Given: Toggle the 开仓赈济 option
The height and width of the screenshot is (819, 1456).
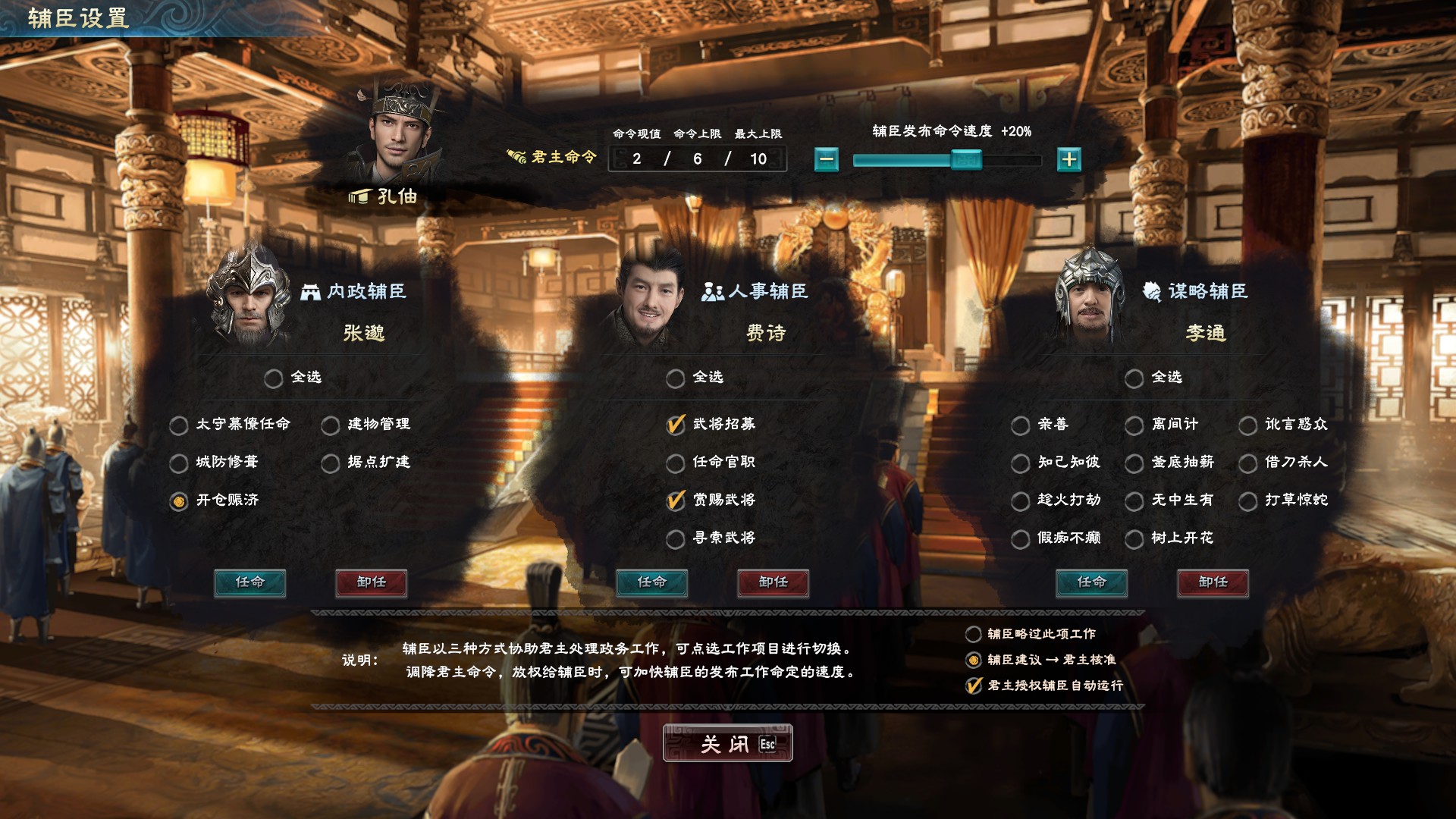Looking at the screenshot, I should coord(179,500).
